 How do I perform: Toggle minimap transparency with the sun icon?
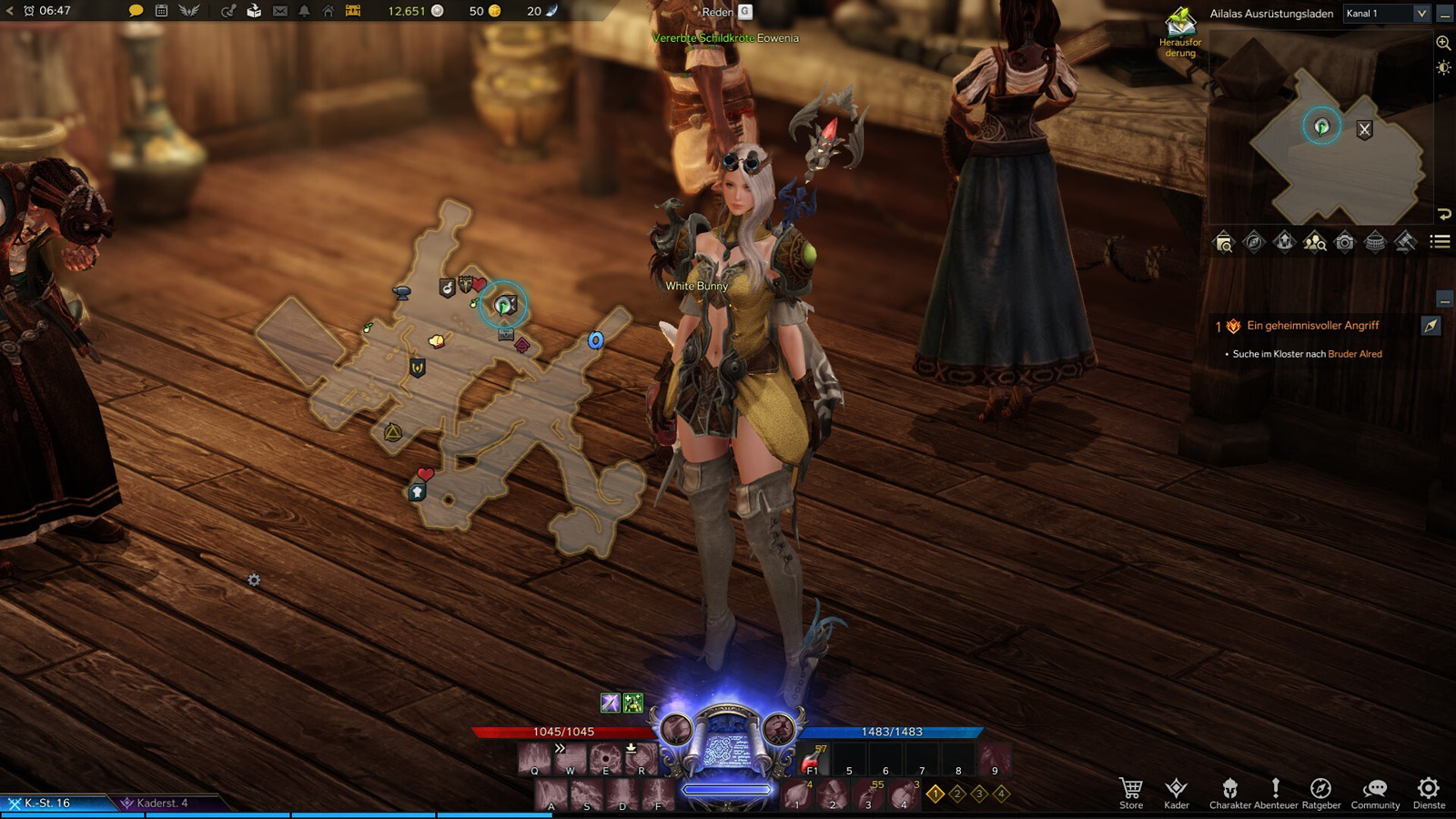1443,68
